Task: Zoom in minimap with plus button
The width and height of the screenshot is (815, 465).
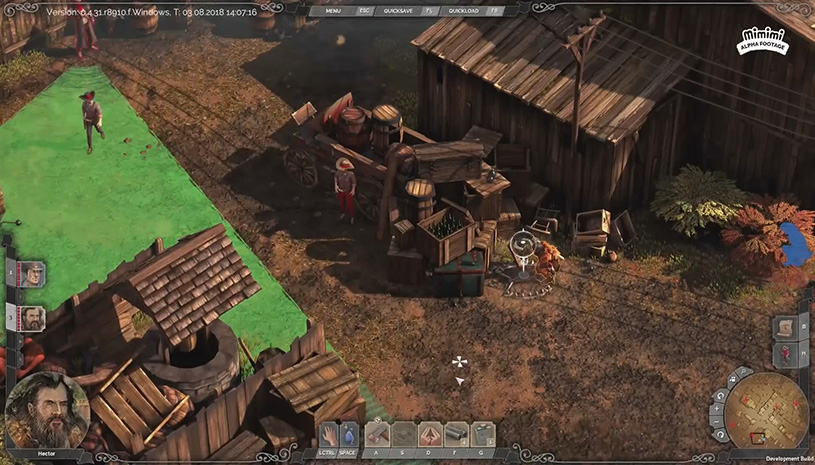Action: coord(718,408)
